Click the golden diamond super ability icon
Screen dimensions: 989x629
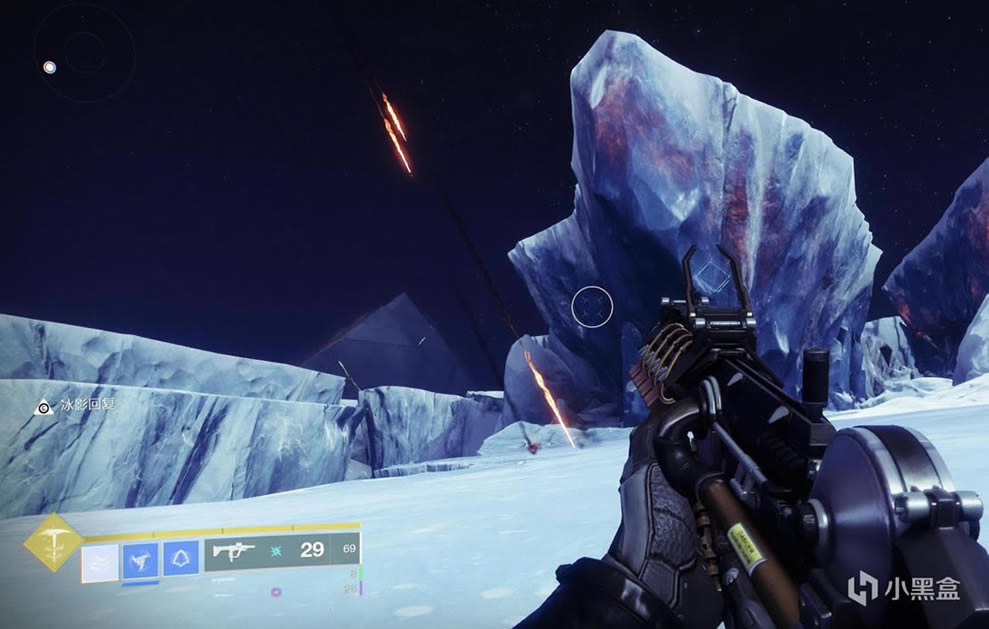(x=49, y=543)
